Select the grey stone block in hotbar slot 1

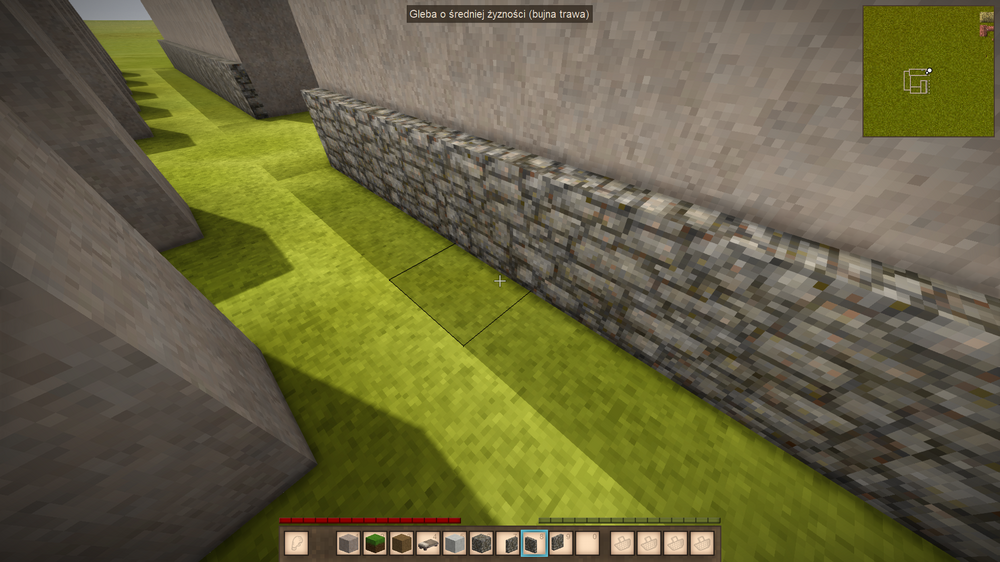click(348, 543)
